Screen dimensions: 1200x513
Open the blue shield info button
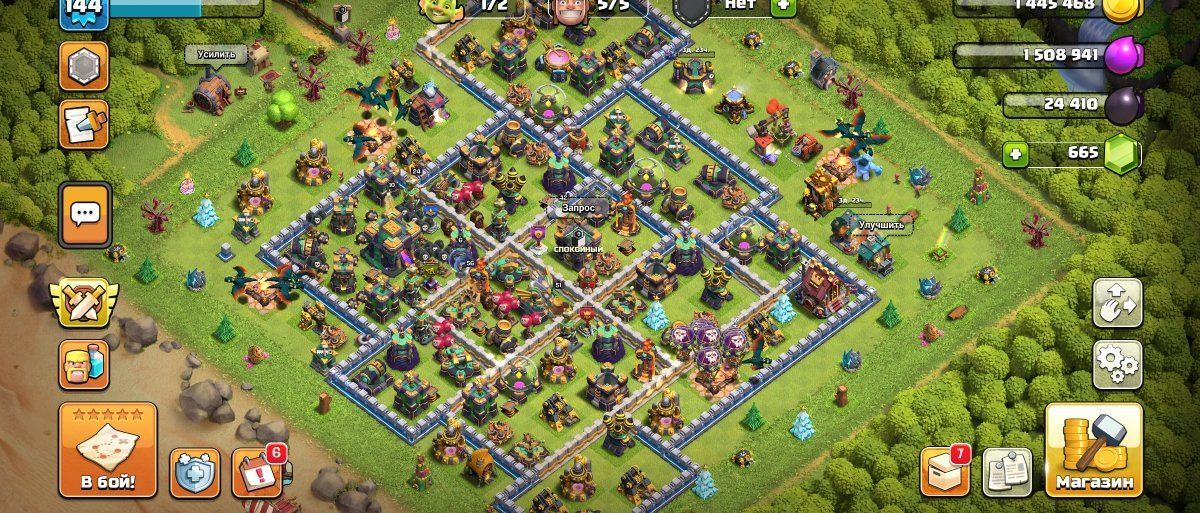click(195, 472)
